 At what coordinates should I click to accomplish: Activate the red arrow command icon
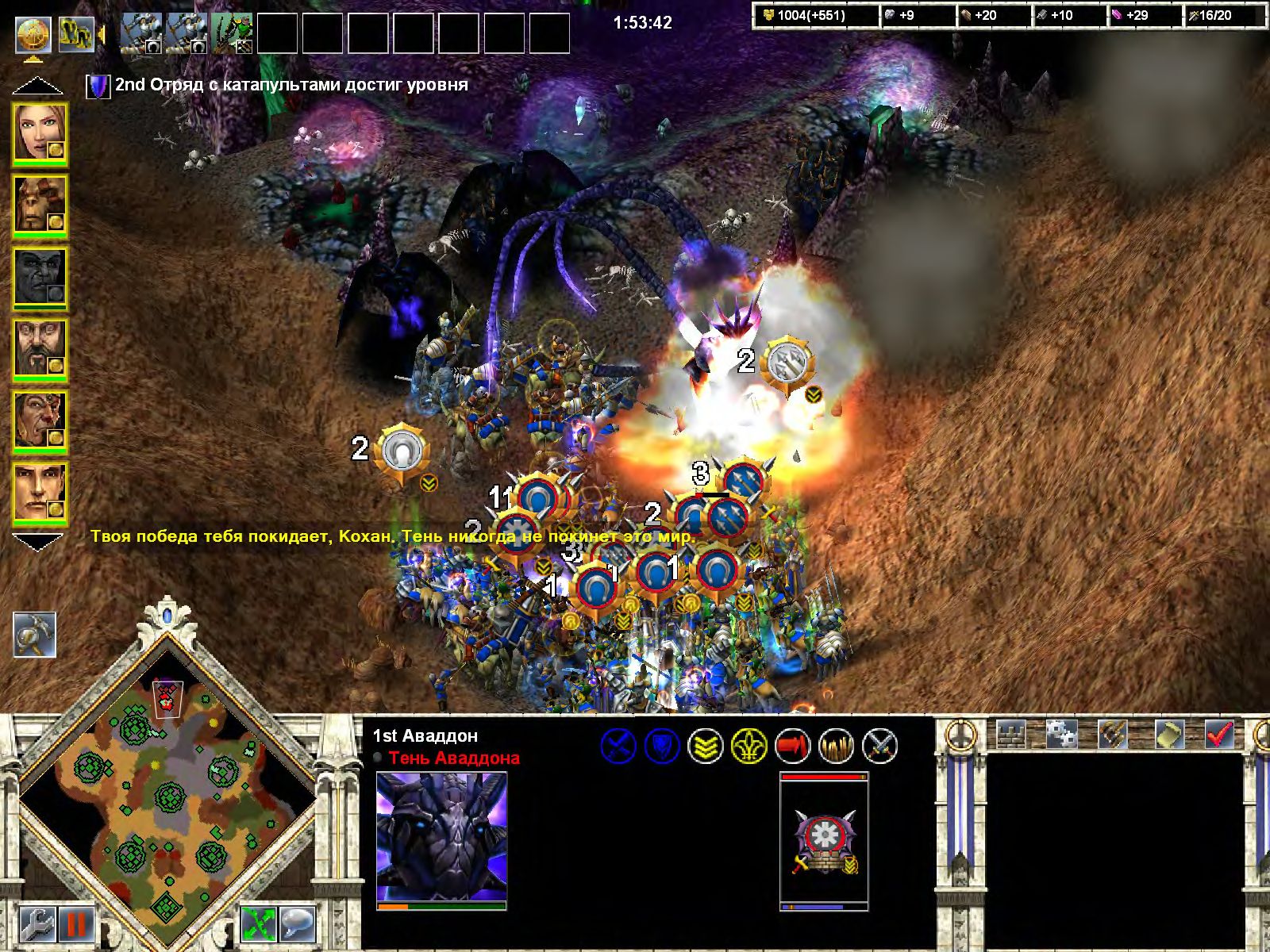point(791,747)
